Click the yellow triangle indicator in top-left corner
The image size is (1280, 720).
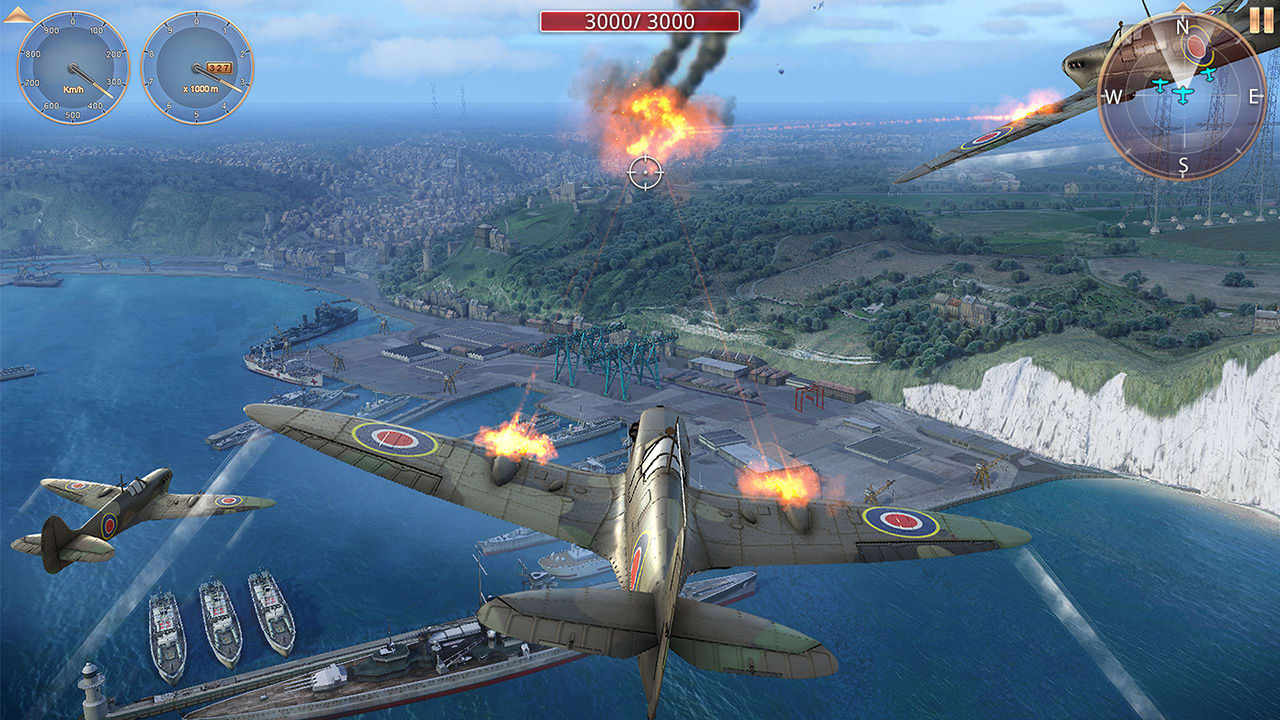[x=18, y=15]
